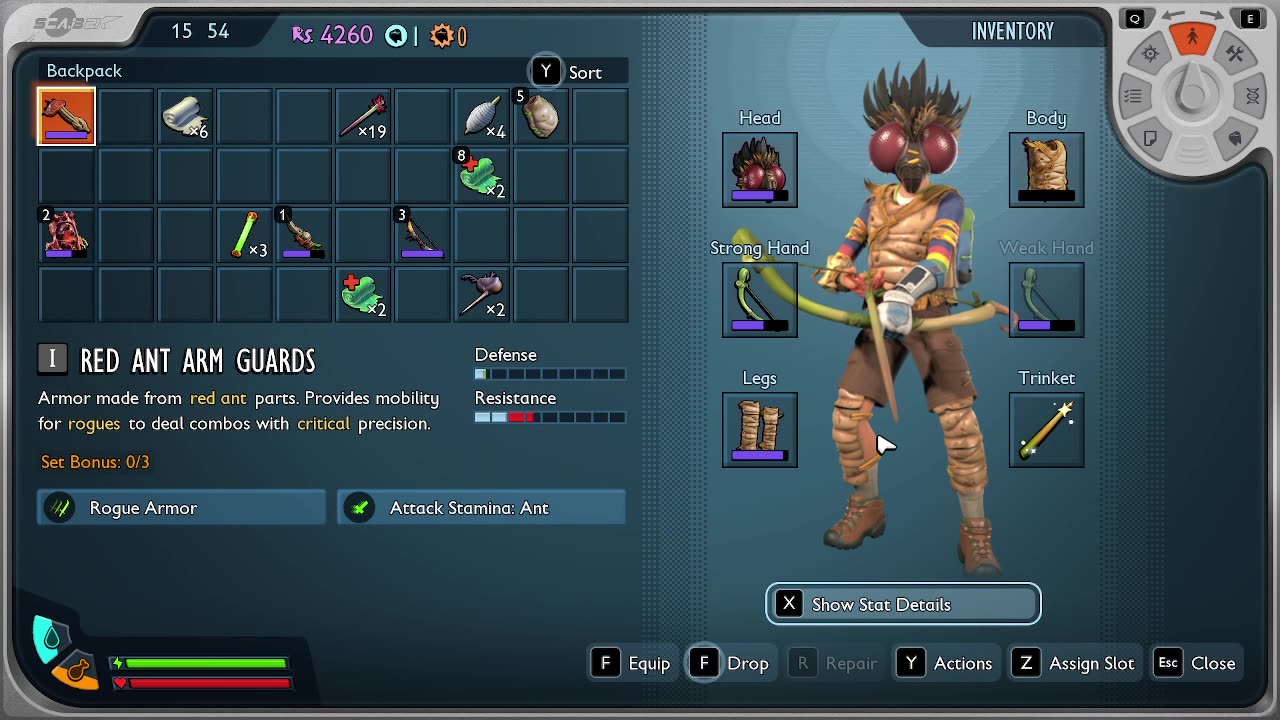Select the equipped Body armor slot
The width and height of the screenshot is (1280, 720).
pos(1046,170)
